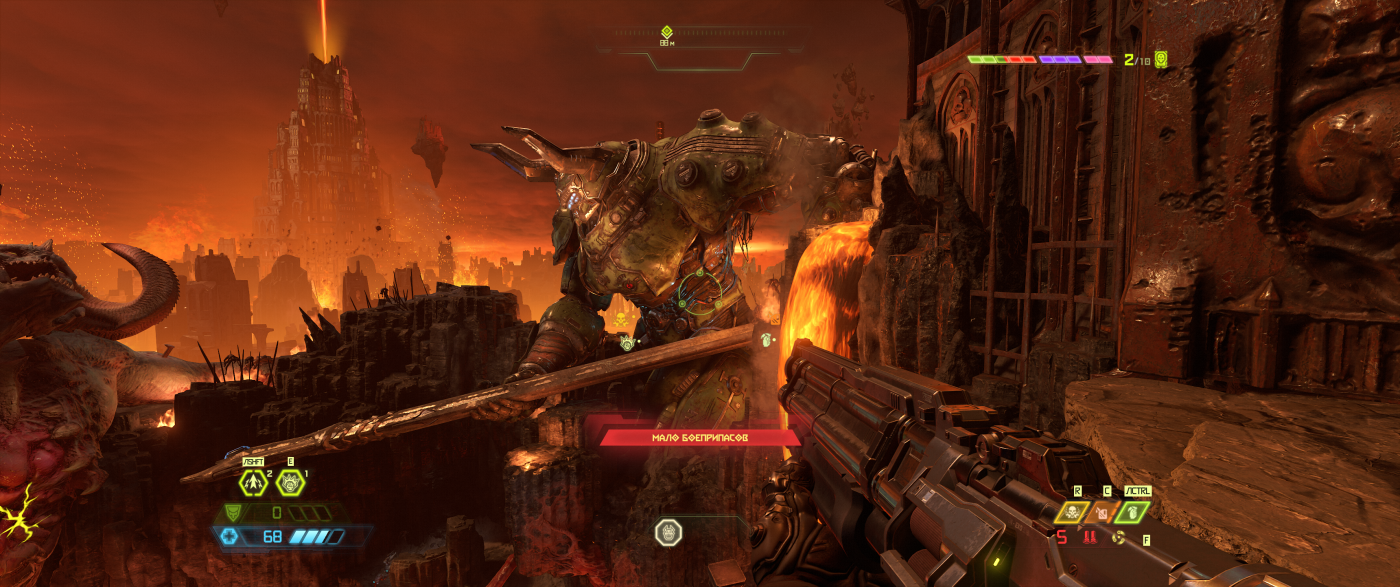Image resolution: width=1400 pixels, height=587 pixels.
Task: Choose the orange fuel canister slot
Action: coord(1103,512)
